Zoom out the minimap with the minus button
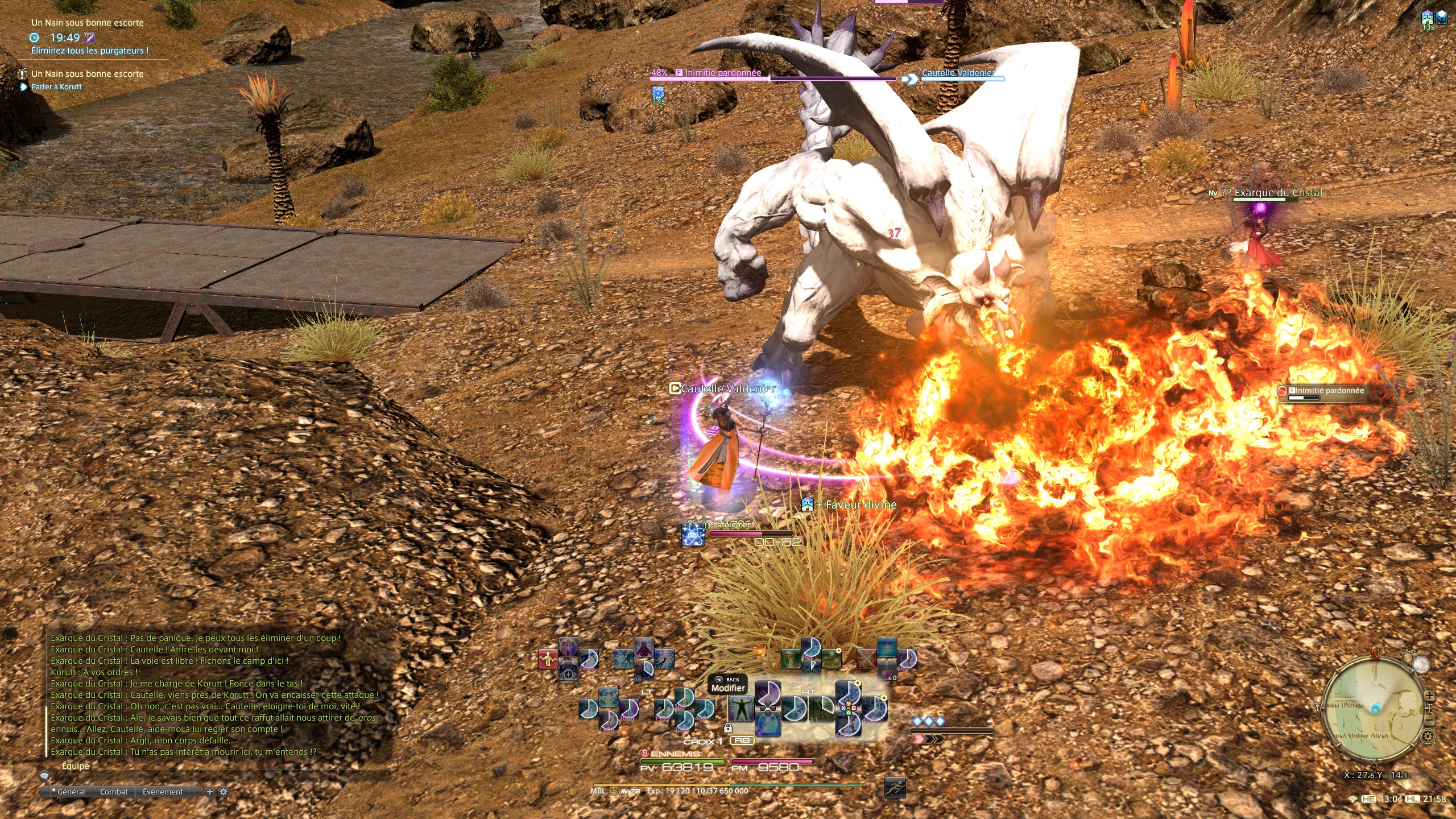The height and width of the screenshot is (819, 1456). [x=1429, y=721]
